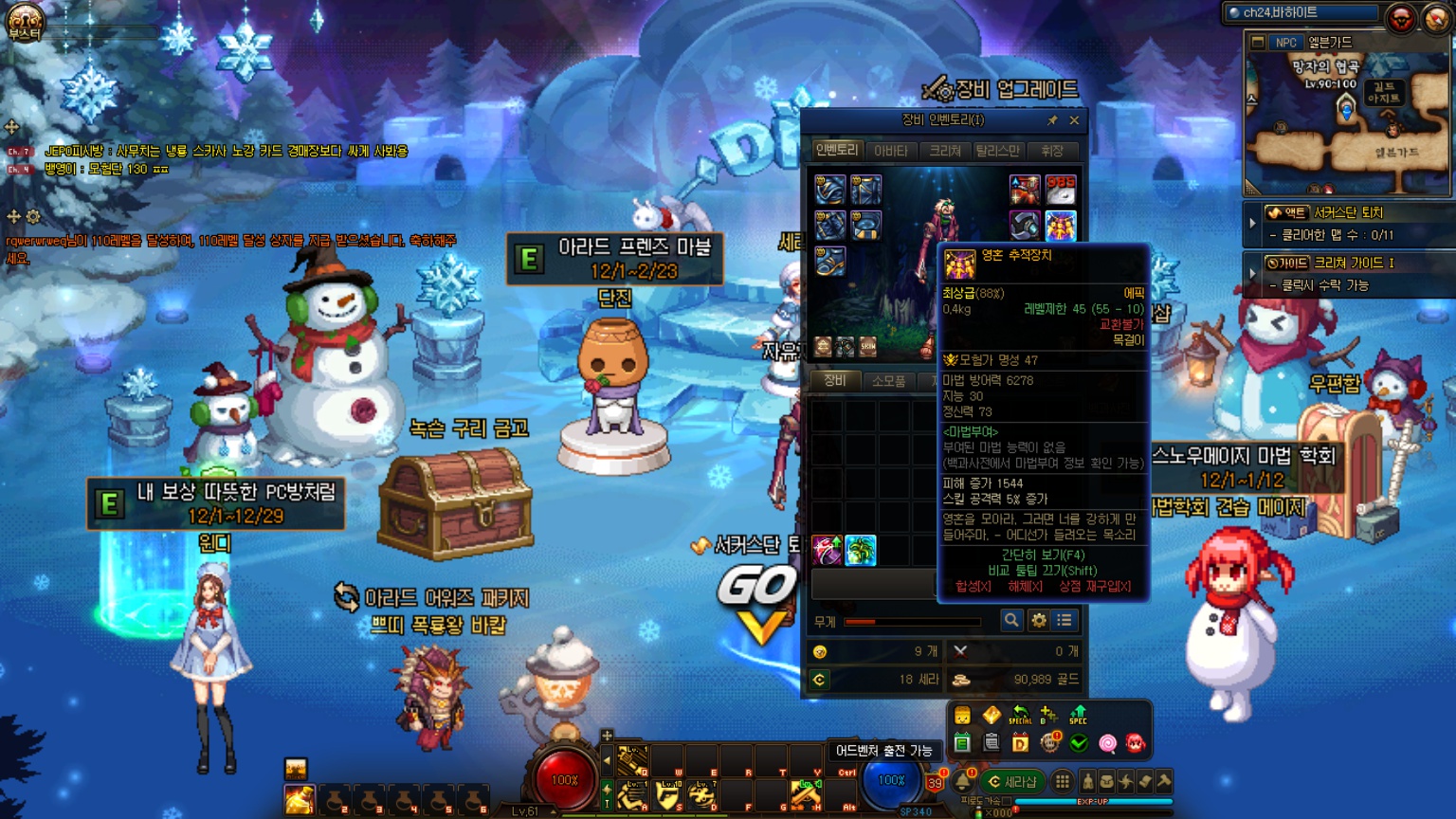1456x819 pixels.
Task: Select the green palm item in inventory
Action: click(861, 551)
